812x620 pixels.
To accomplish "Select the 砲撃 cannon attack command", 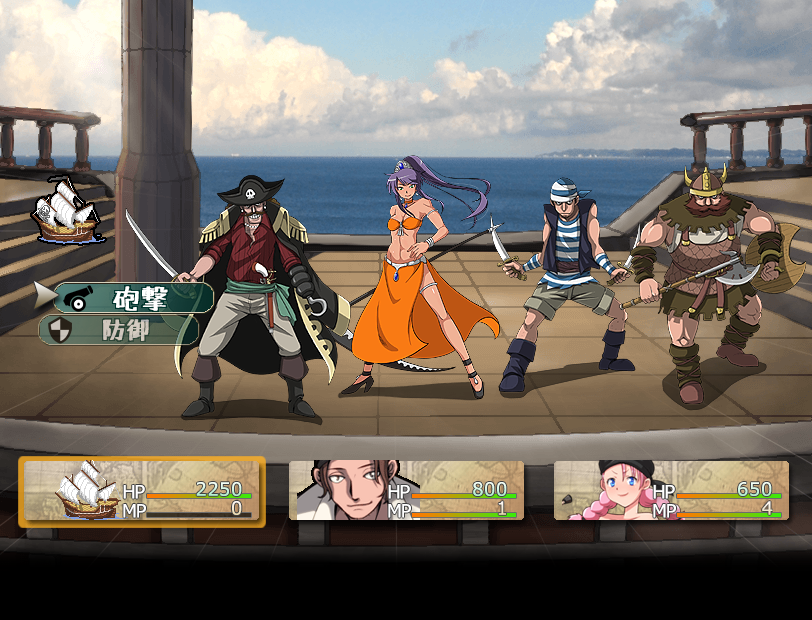I will pos(135,297).
